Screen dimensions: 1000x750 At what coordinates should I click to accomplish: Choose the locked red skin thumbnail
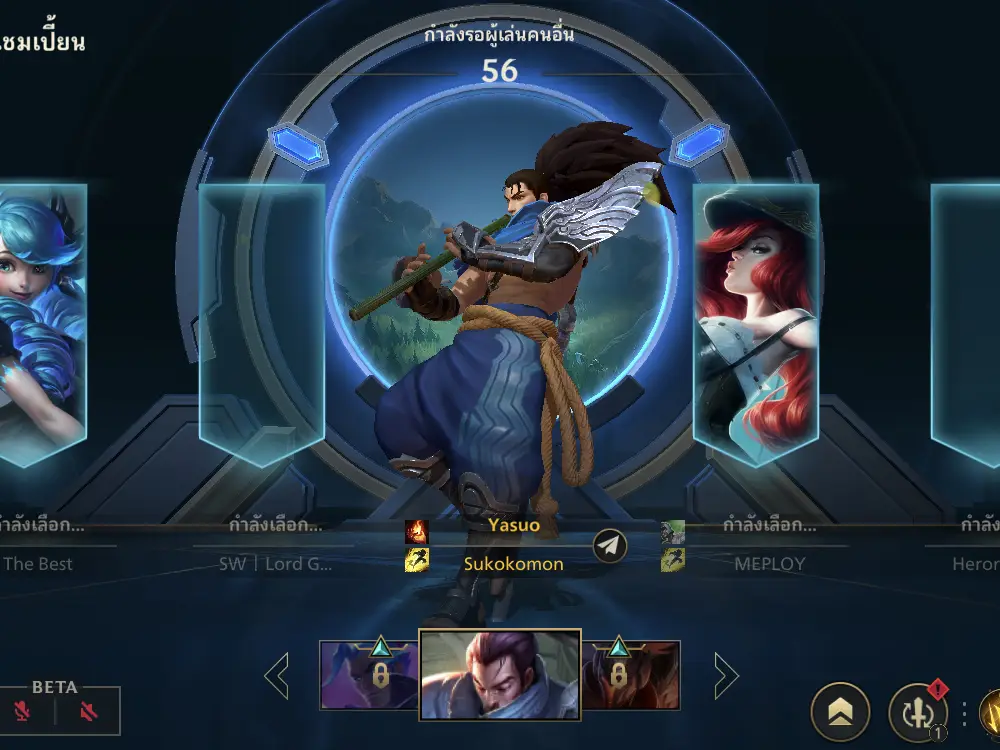click(631, 675)
